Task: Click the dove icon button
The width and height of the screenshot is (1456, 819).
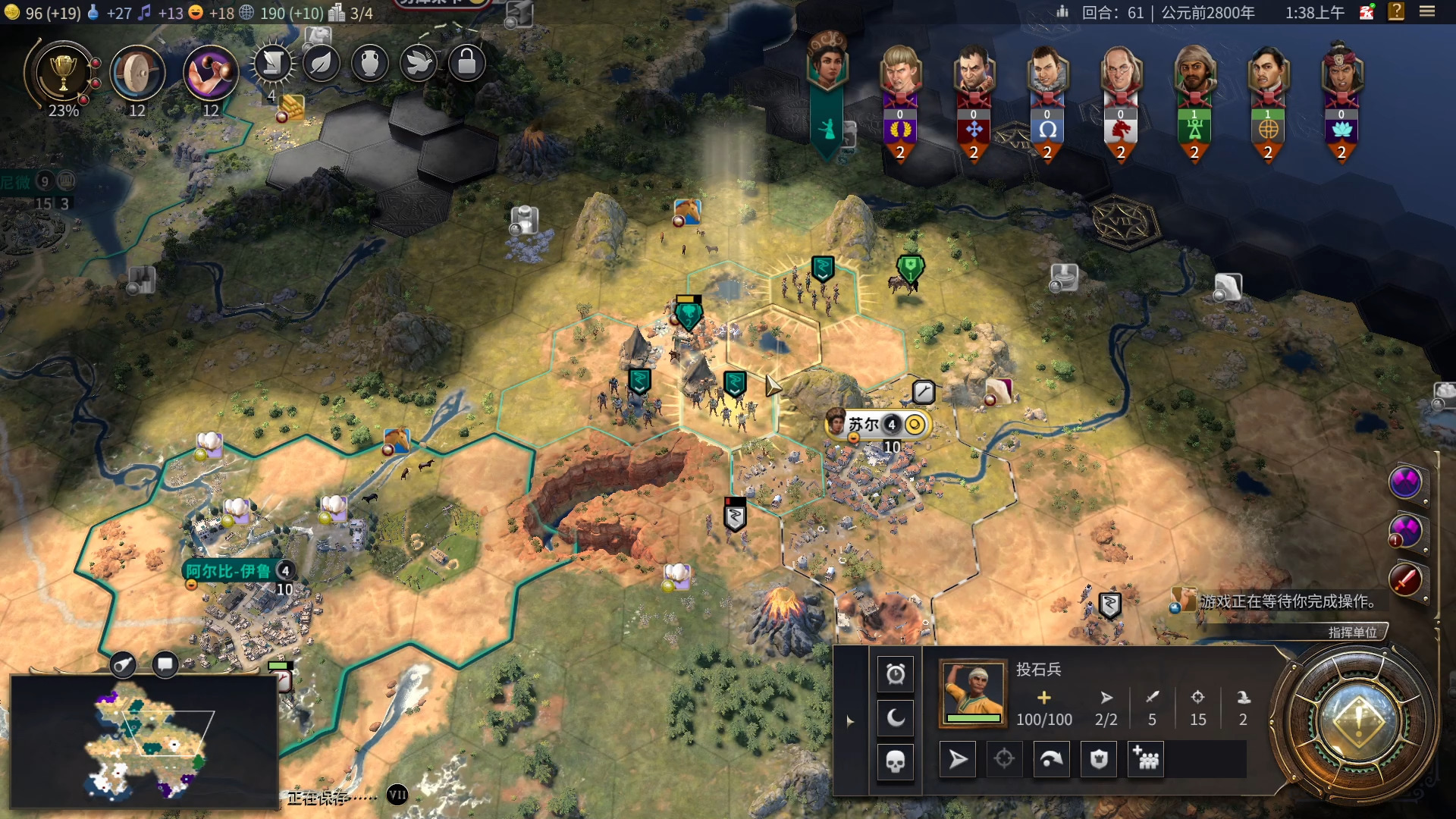Action: click(x=419, y=64)
